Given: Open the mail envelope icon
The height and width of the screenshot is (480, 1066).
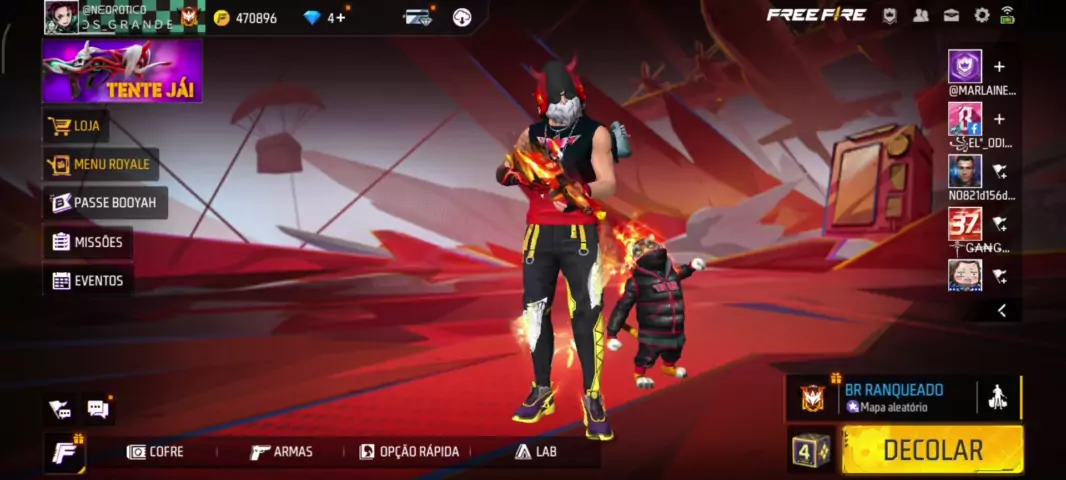Looking at the screenshot, I should coord(951,15).
